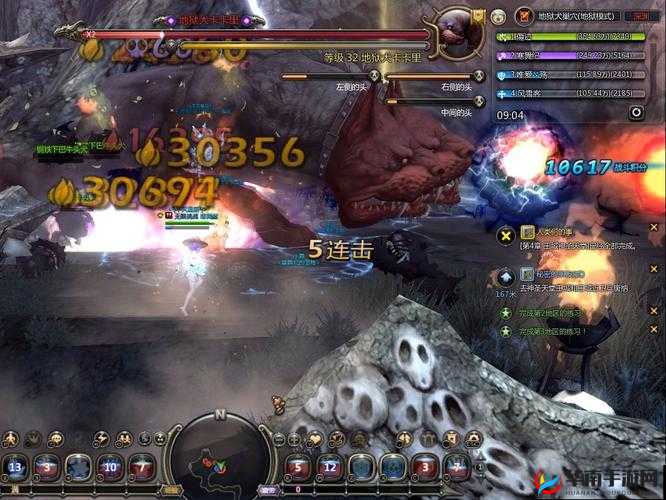Viewport: 666px width, 500px height.
Task: Activate the skill slot showing cooldown 10
Action: 111,468
